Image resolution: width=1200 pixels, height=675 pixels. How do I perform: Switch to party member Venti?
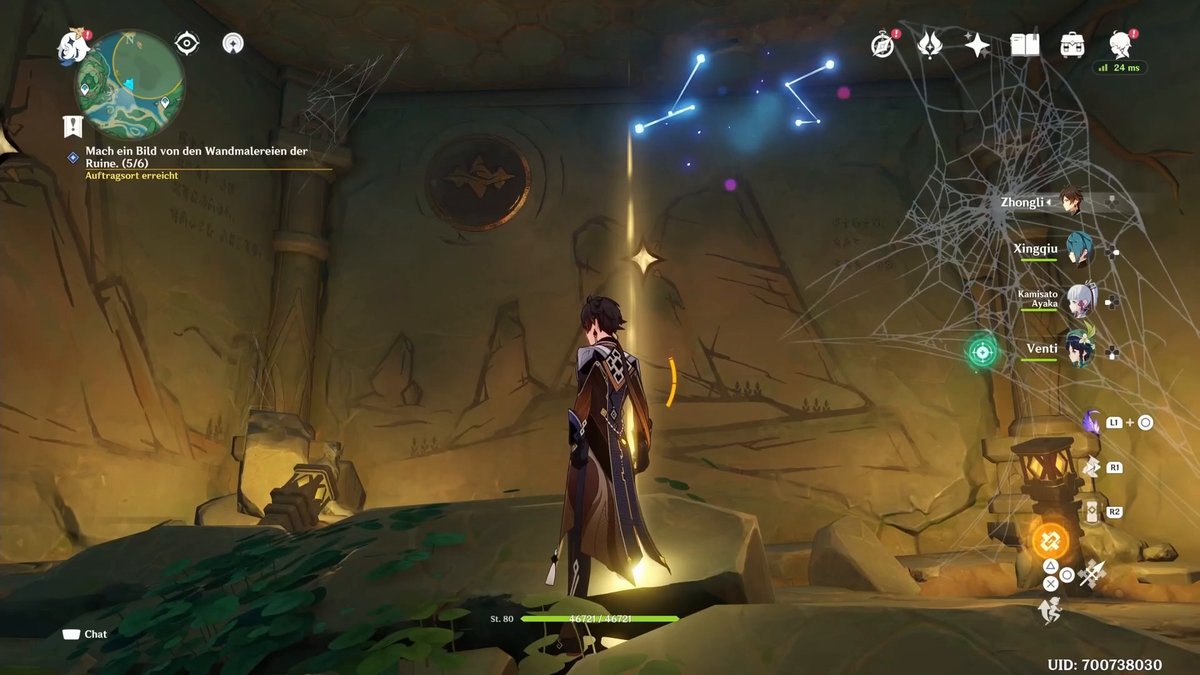(x=1078, y=349)
